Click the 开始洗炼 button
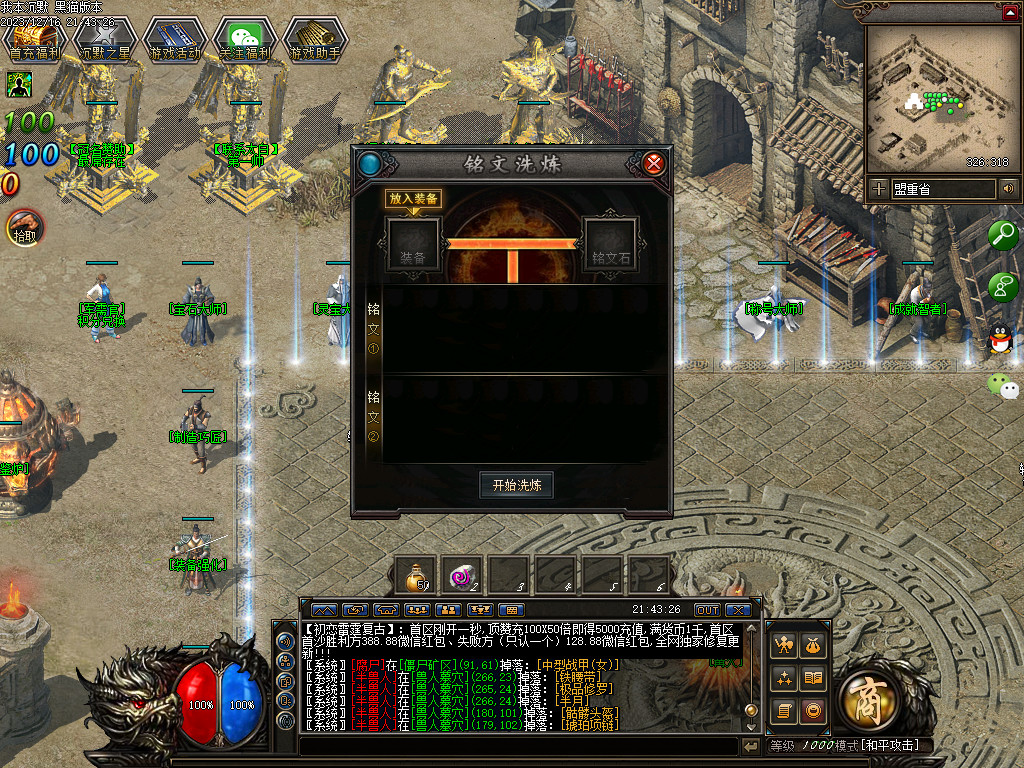This screenshot has width=1024, height=768. click(516, 485)
